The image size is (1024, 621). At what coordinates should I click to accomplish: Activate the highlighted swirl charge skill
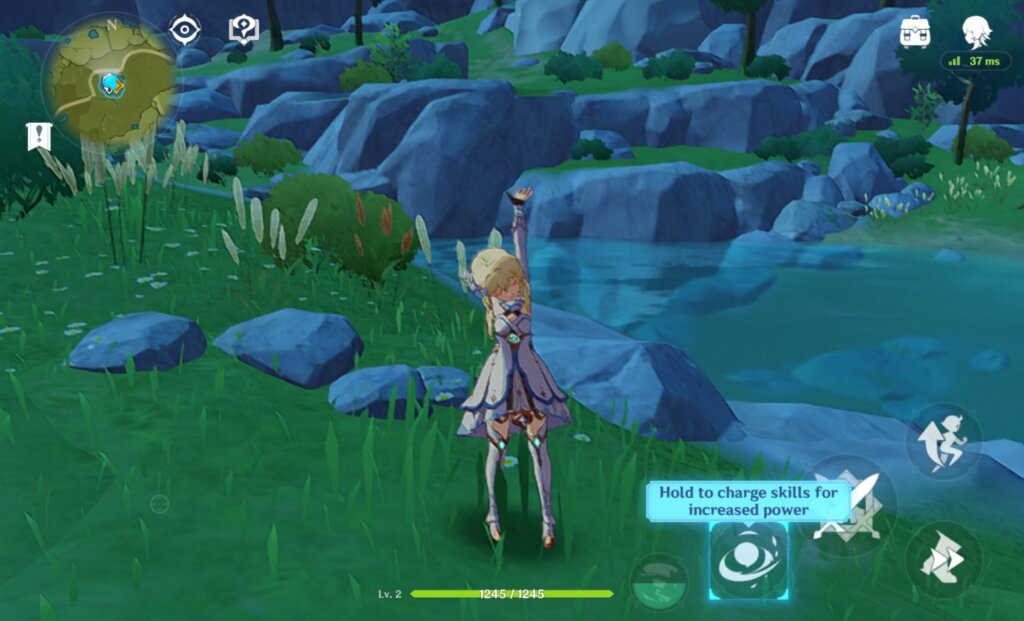pyautogui.click(x=748, y=561)
